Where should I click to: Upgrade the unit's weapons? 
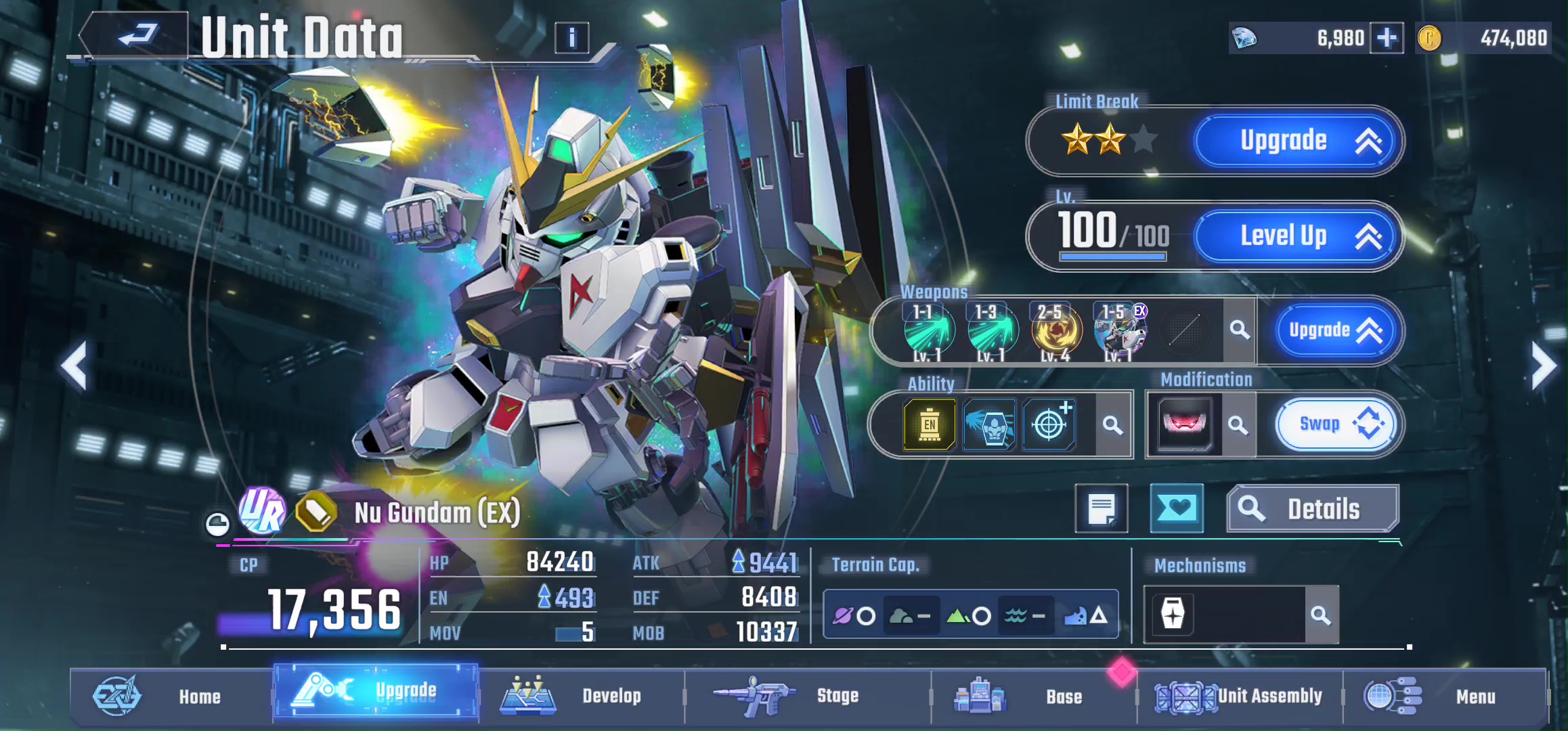(1334, 330)
